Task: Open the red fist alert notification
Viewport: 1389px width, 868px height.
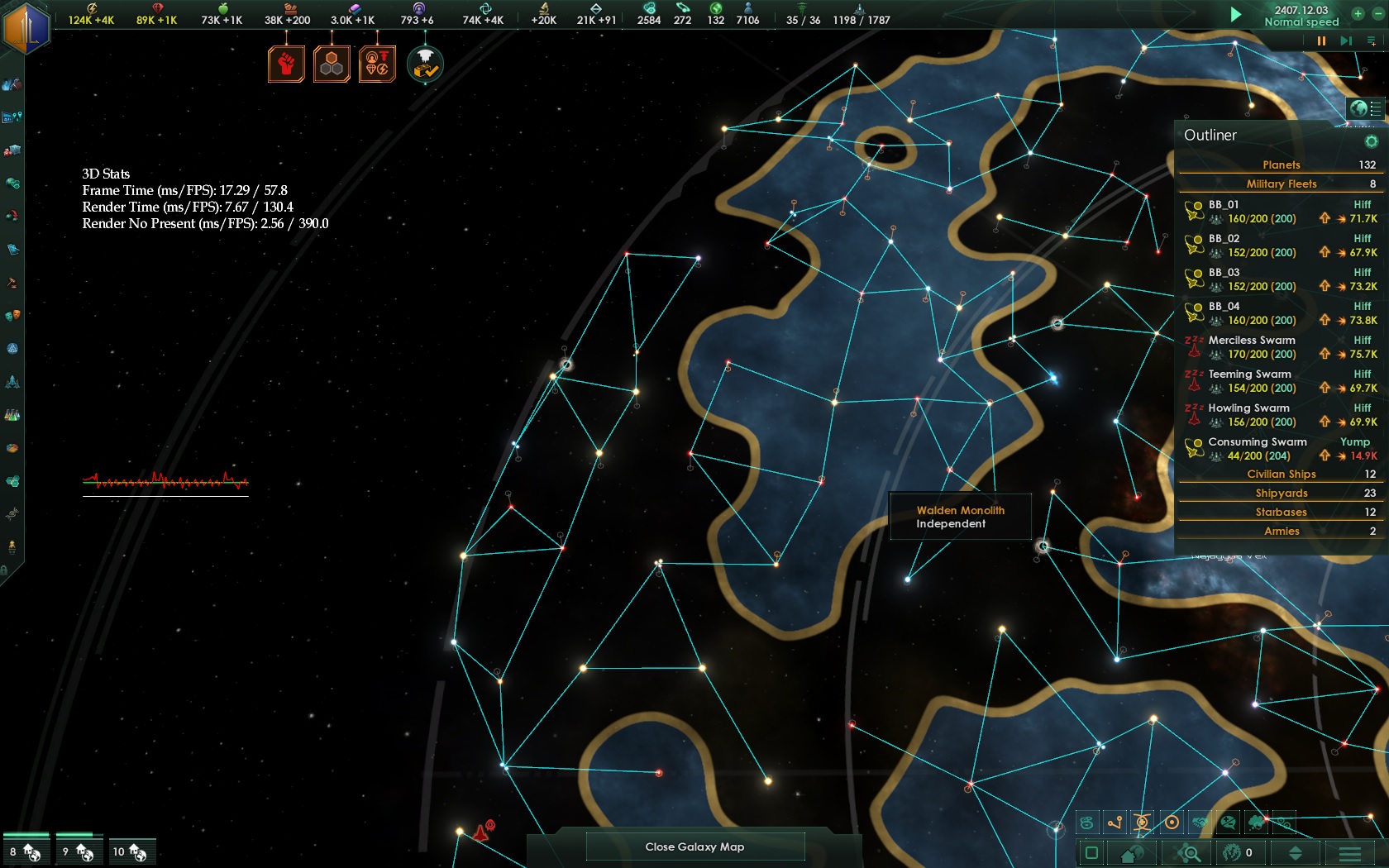Action: click(286, 64)
